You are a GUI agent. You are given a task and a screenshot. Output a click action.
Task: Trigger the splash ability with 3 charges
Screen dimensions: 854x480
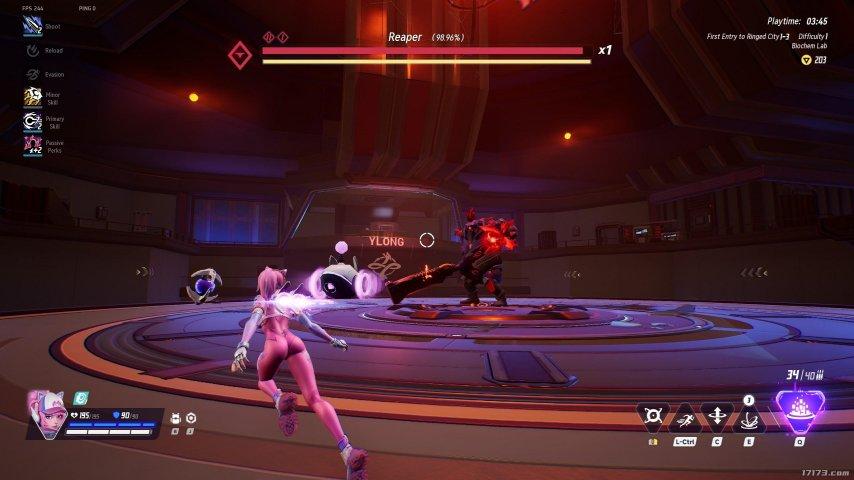(748, 418)
